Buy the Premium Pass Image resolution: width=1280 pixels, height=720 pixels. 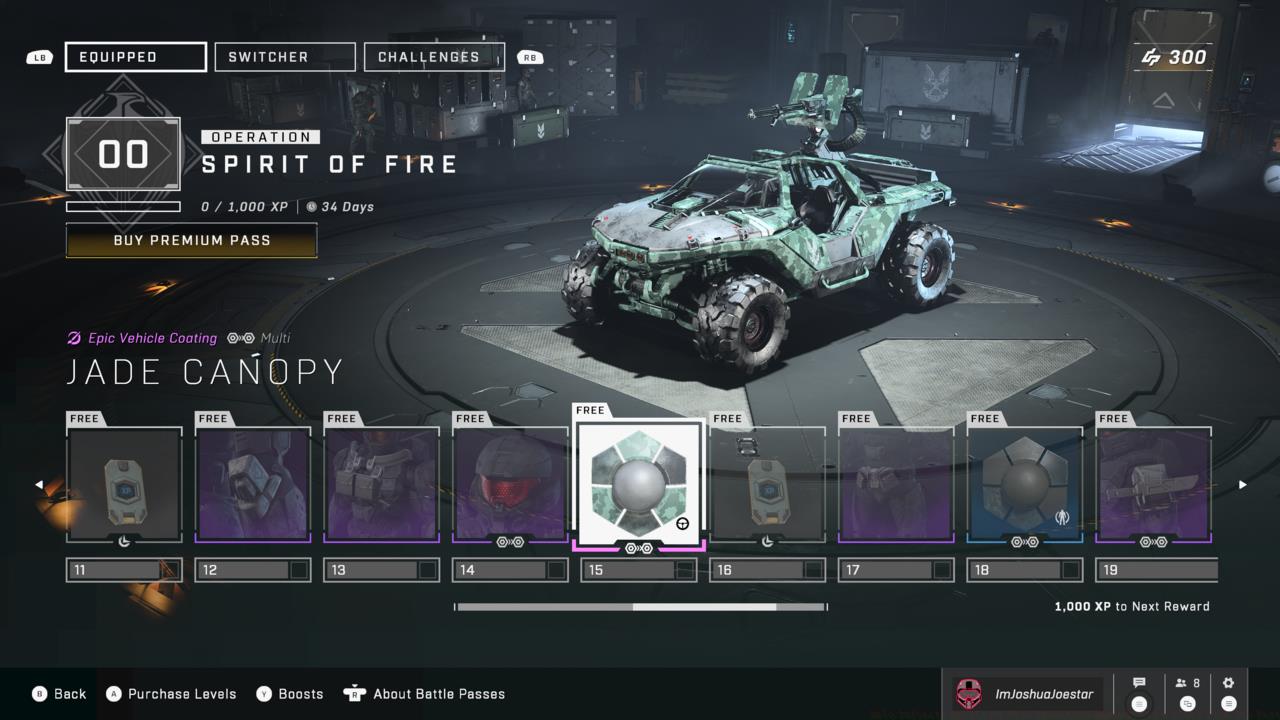(191, 241)
